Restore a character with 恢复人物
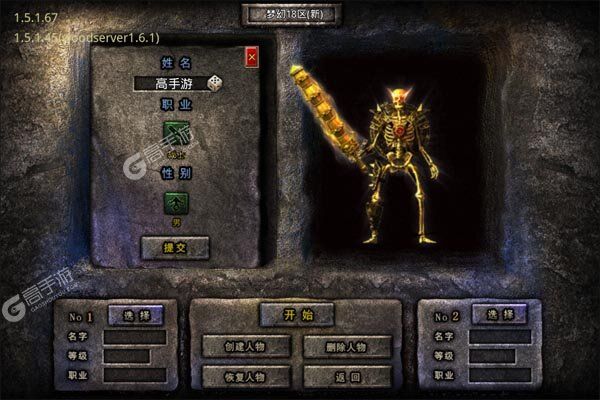Image resolution: width=600 pixels, height=400 pixels. [246, 376]
